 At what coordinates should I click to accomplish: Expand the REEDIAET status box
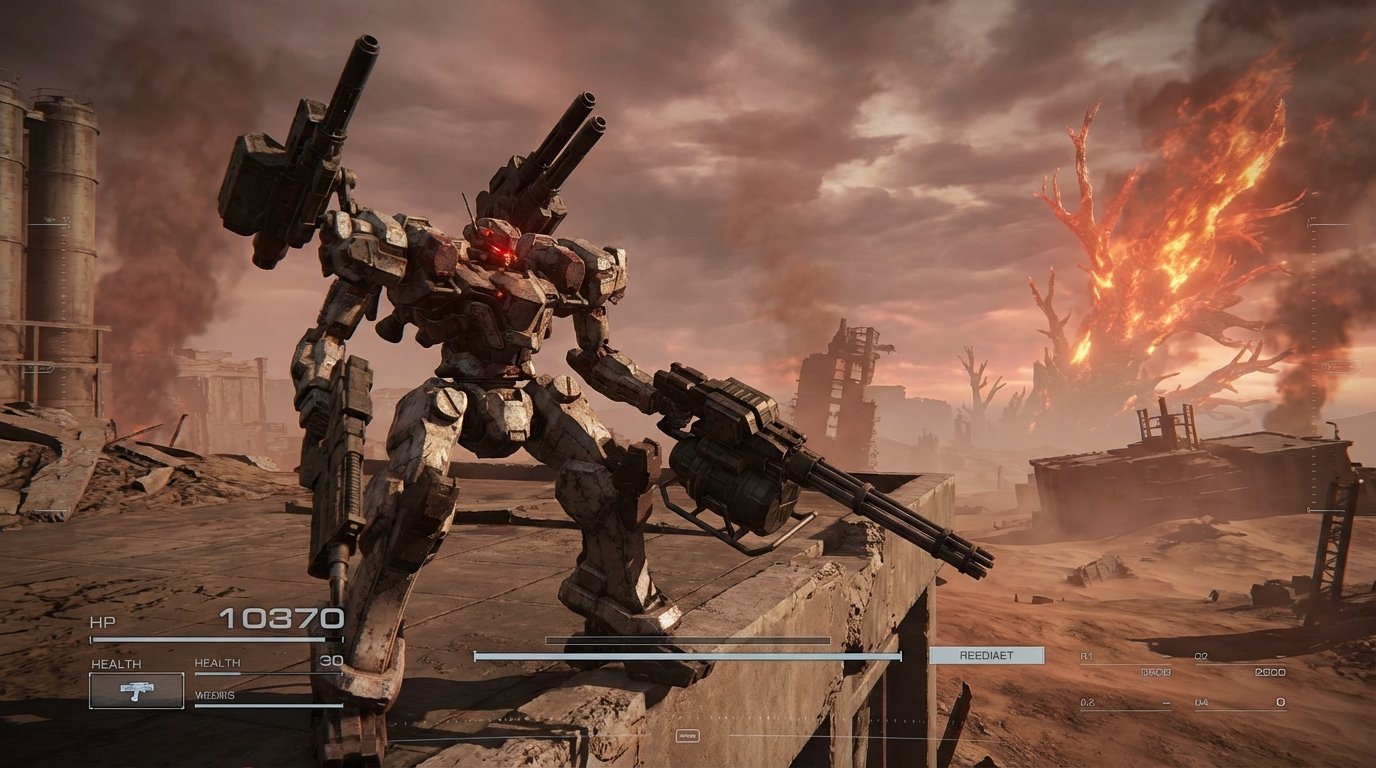tap(986, 655)
